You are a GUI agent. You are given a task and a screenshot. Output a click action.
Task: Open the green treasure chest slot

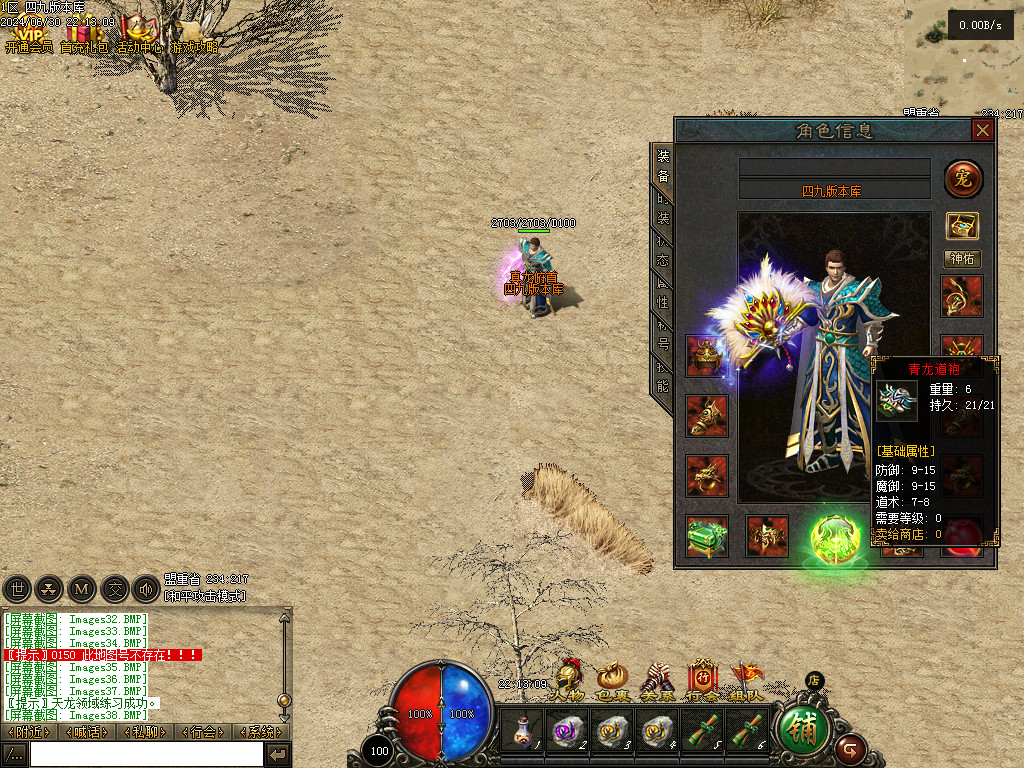[707, 536]
